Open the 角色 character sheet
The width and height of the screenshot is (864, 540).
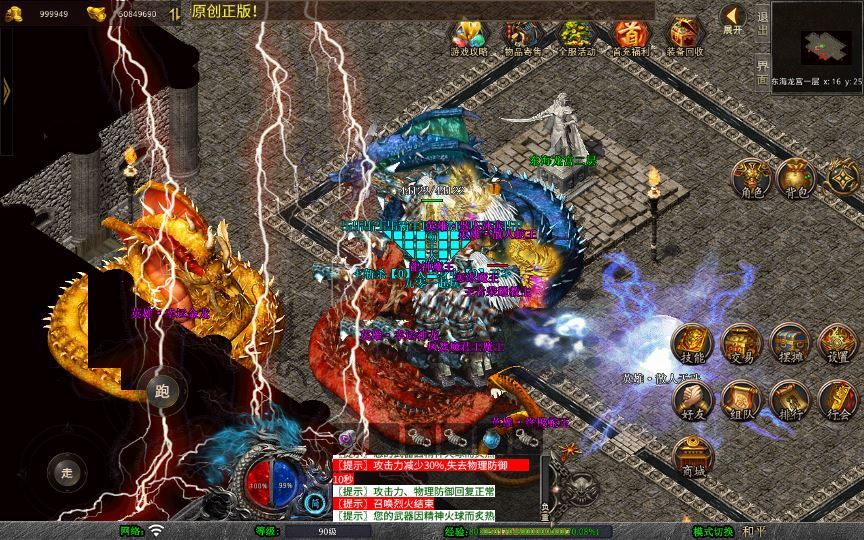tap(750, 177)
